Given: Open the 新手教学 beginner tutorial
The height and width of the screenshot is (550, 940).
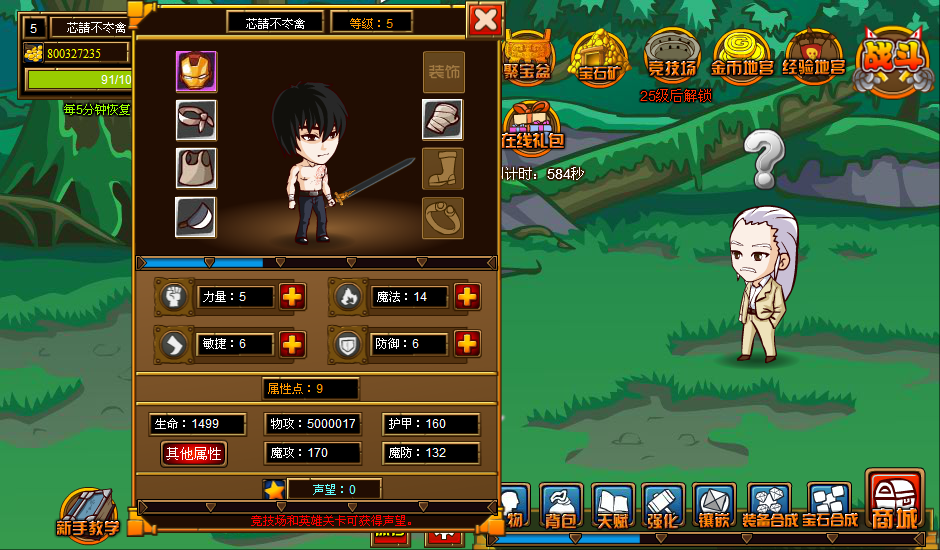Looking at the screenshot, I should (x=87, y=513).
